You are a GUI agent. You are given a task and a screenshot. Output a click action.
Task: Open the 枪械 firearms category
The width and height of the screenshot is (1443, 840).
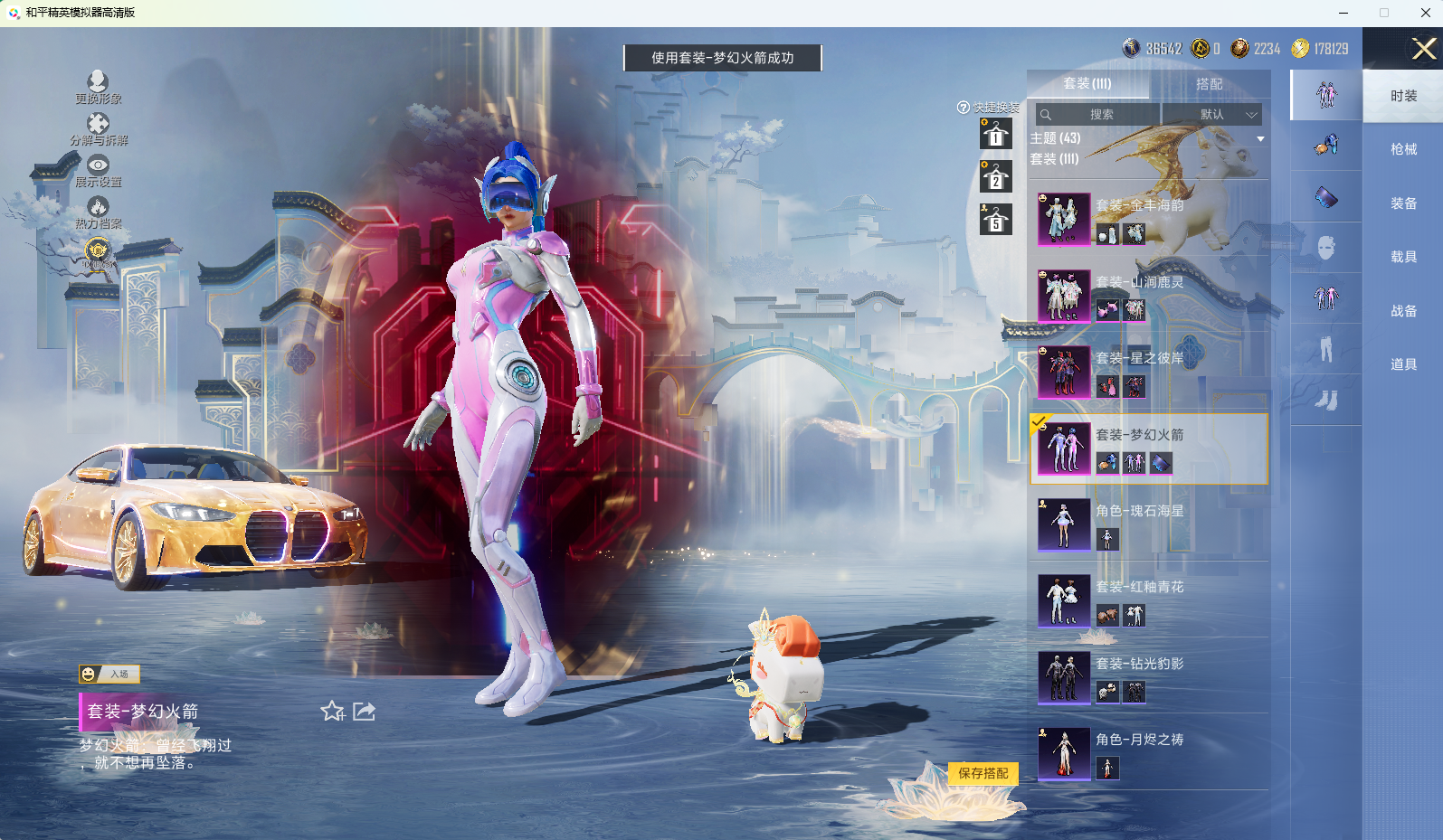coord(1403,149)
